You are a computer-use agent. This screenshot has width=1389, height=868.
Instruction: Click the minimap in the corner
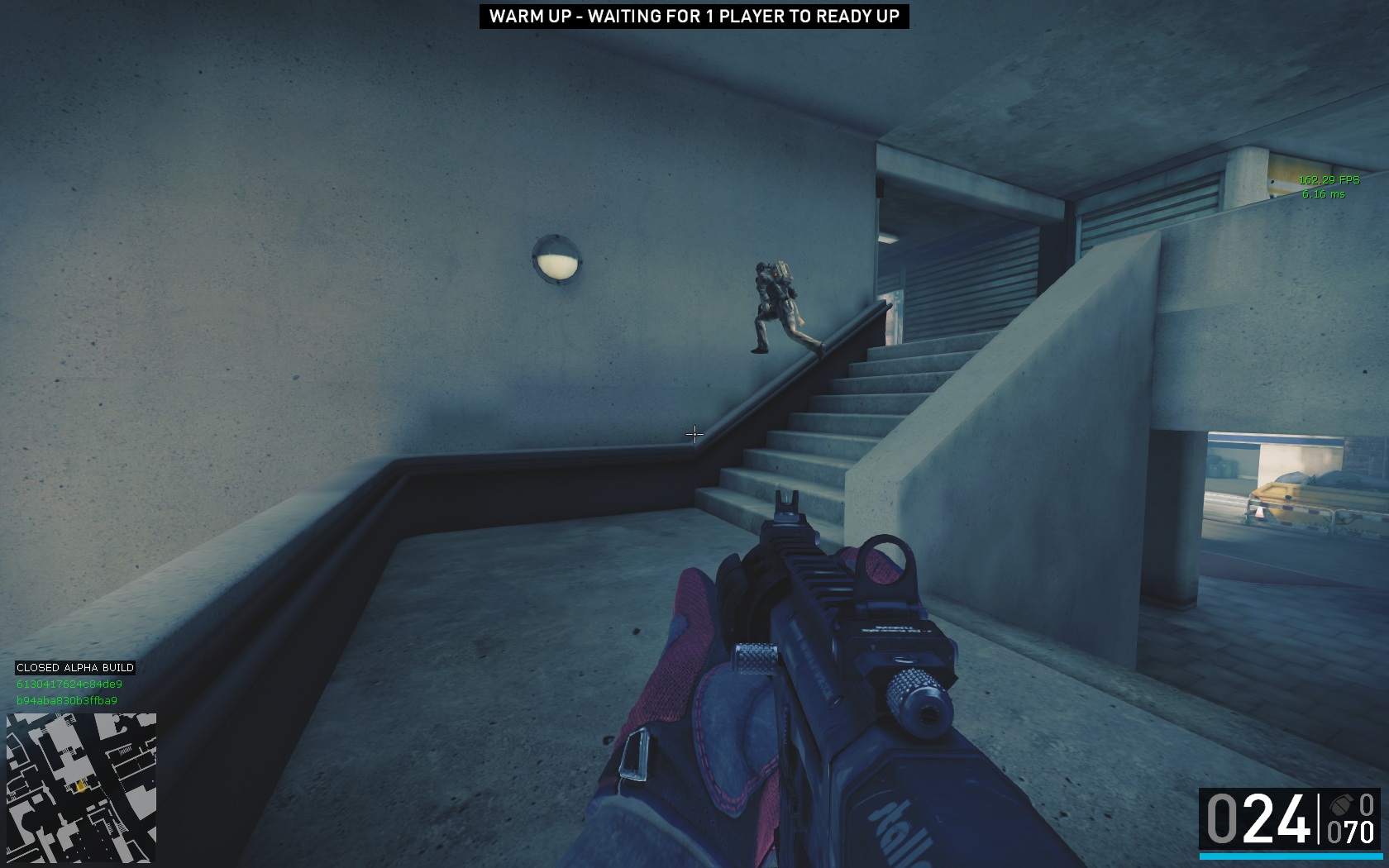[x=81, y=788]
